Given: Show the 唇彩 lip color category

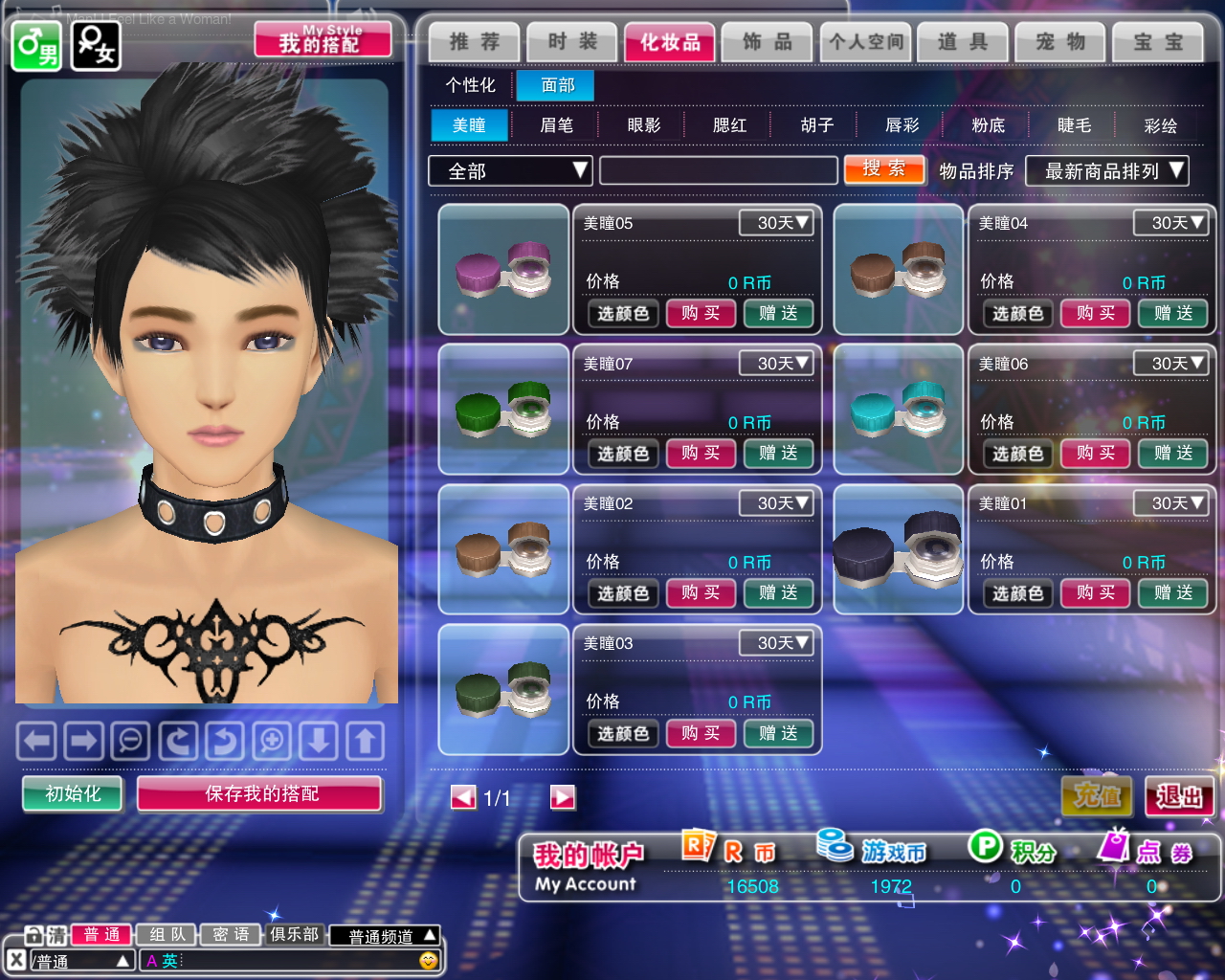Looking at the screenshot, I should point(902,125).
